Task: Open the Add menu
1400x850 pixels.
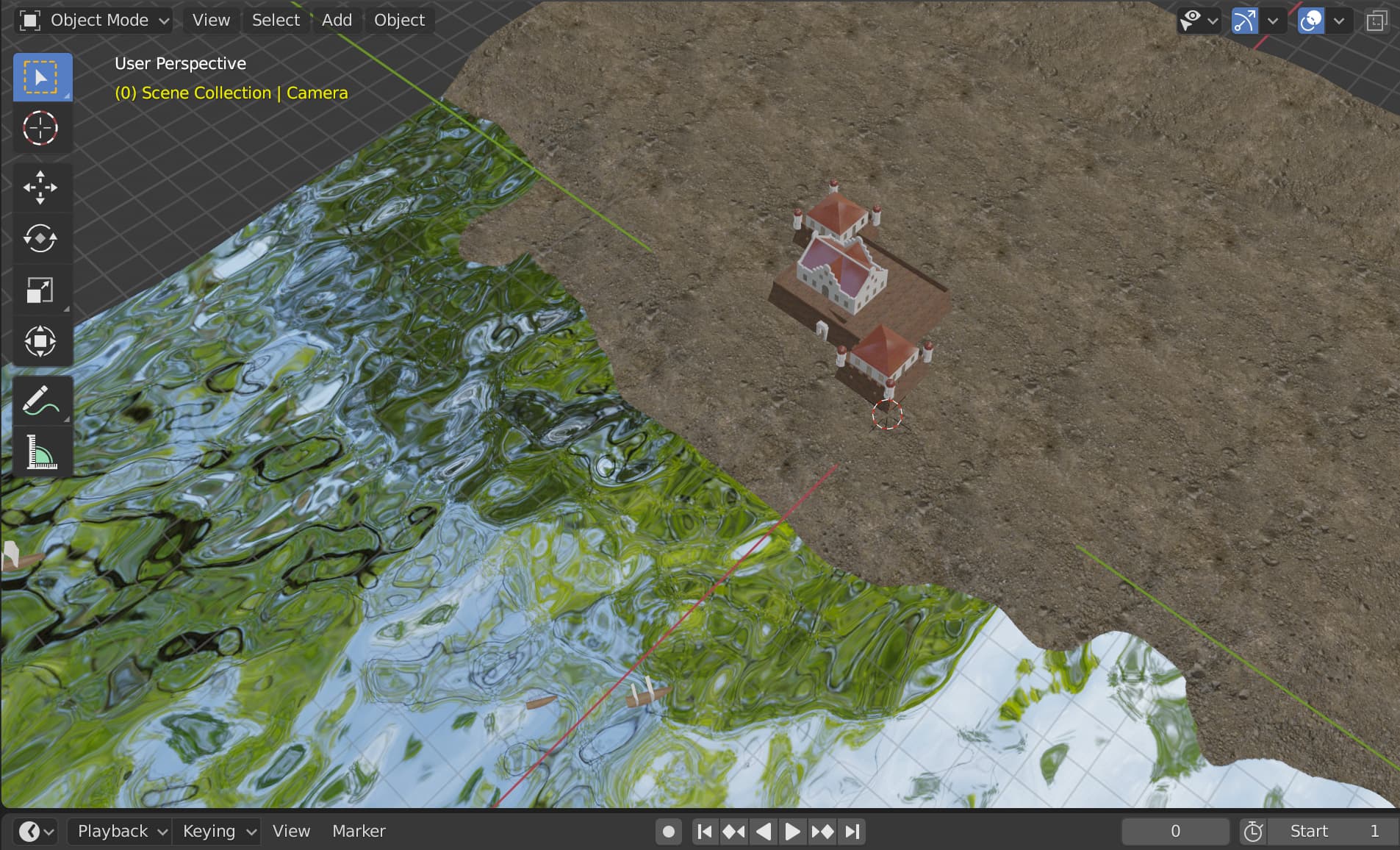Action: pos(336,20)
